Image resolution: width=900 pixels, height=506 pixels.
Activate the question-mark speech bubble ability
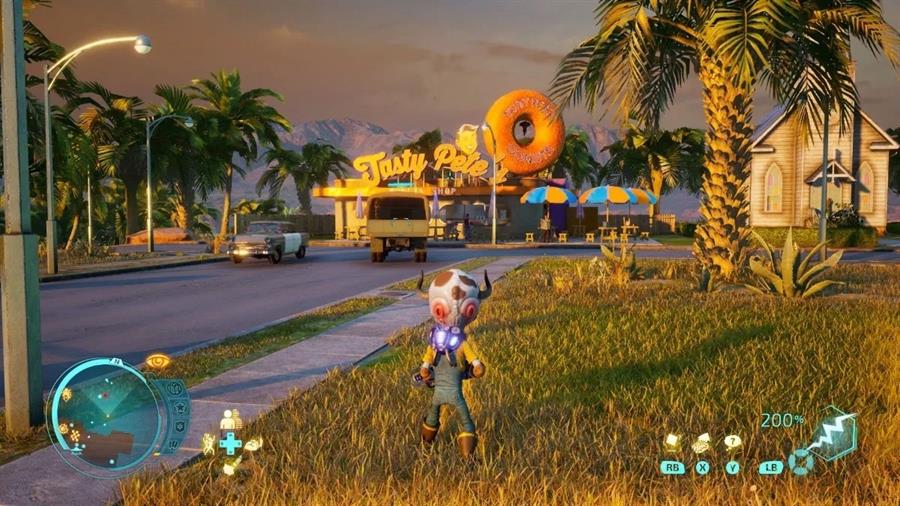point(733,442)
